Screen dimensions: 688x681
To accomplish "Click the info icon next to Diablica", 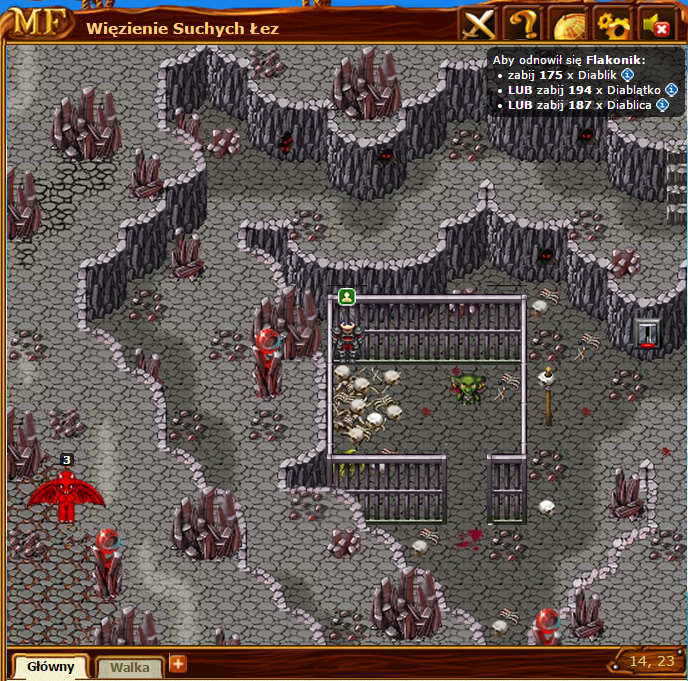I will point(663,105).
